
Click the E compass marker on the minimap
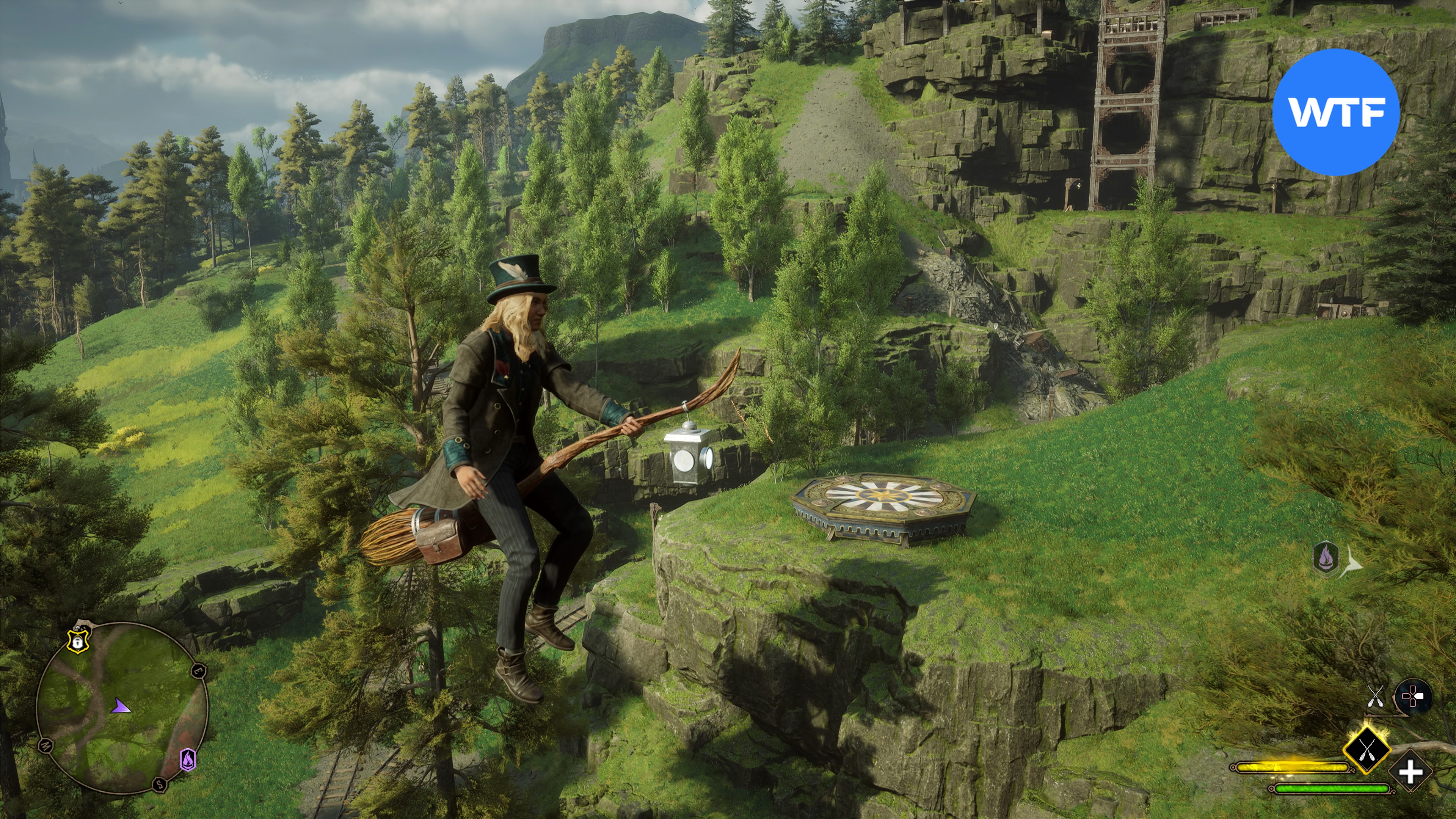tap(198, 671)
